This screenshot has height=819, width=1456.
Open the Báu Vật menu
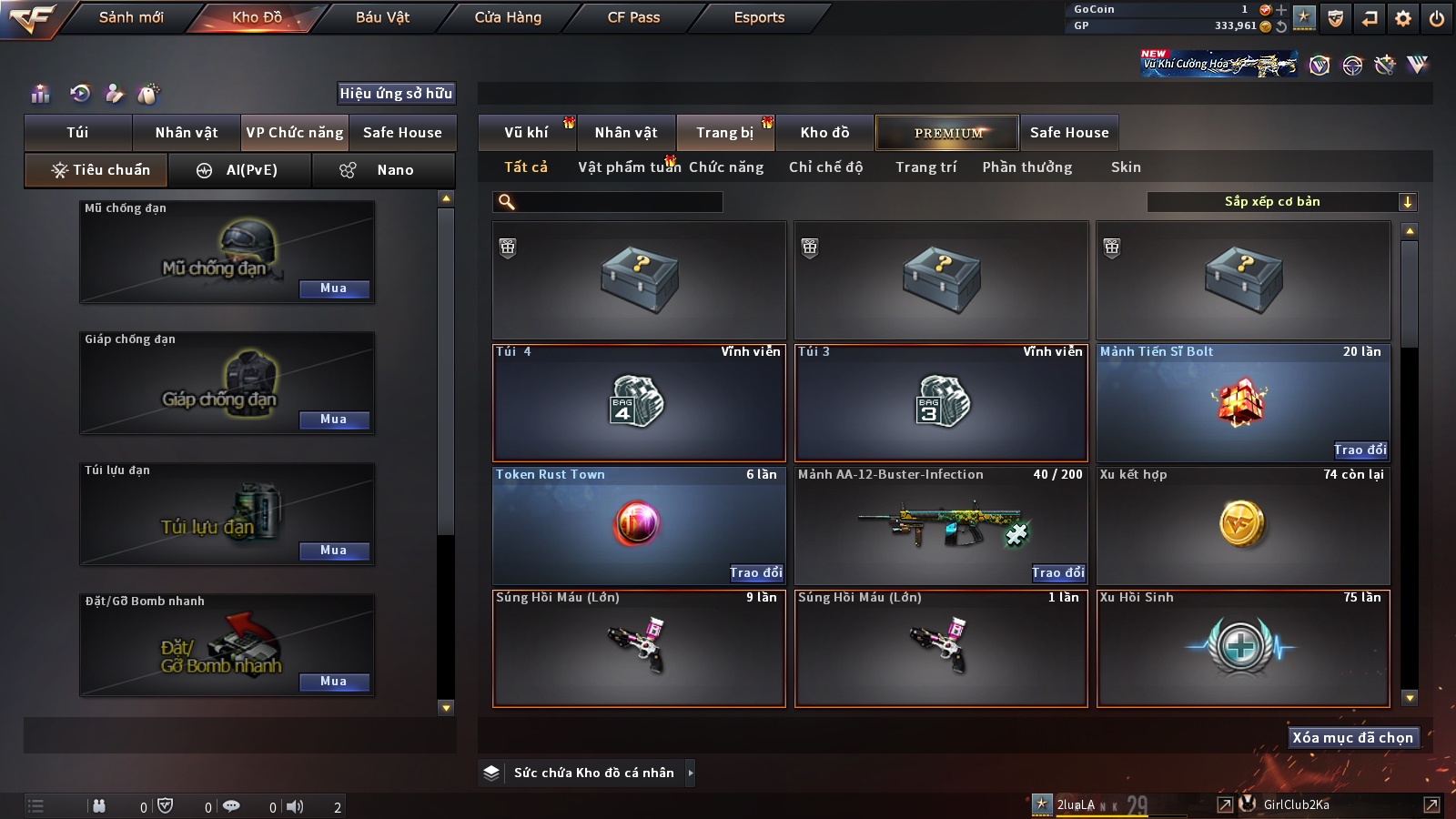382,17
